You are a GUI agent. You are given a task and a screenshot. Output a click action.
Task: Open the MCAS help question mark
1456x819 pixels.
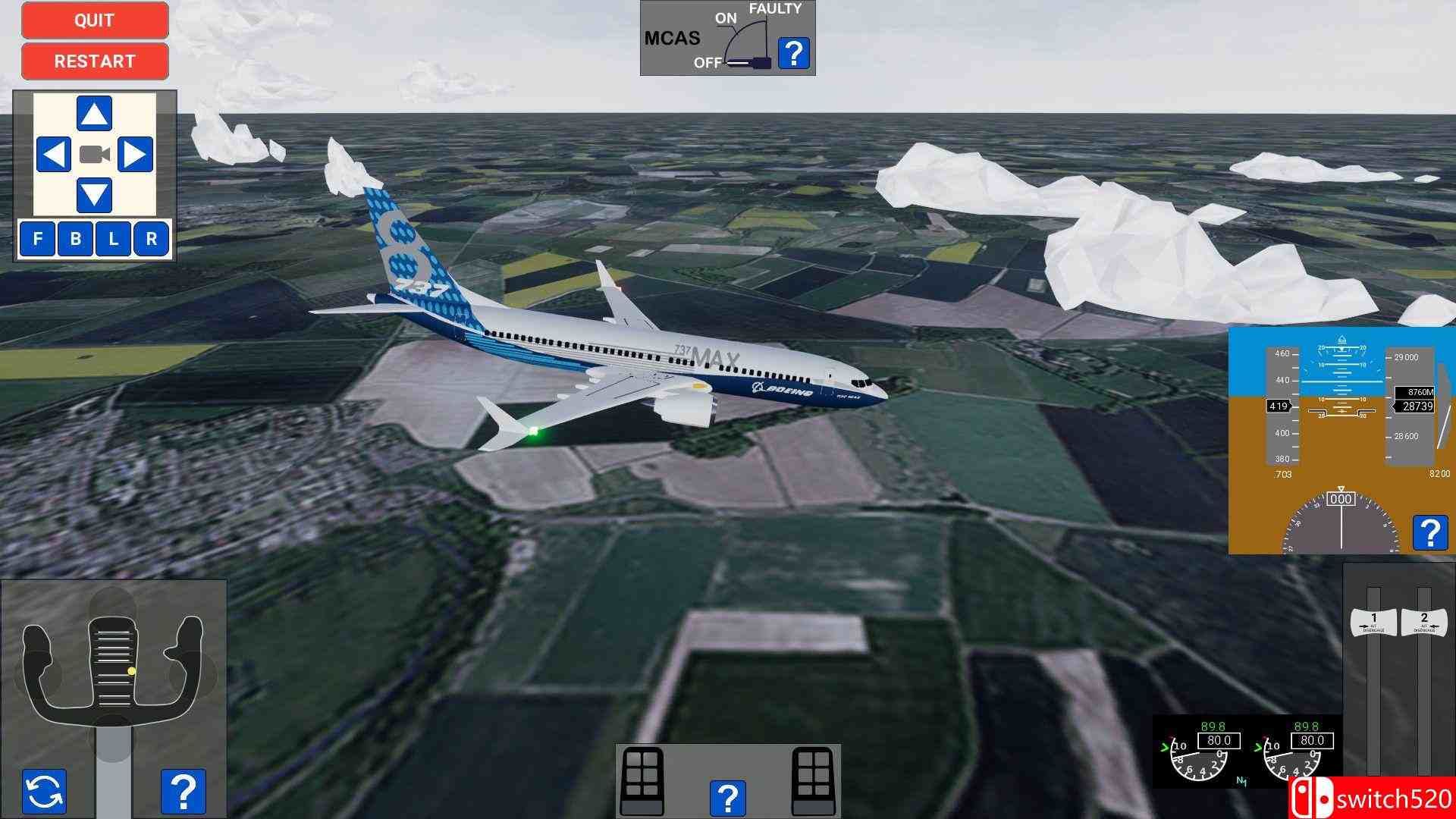click(x=793, y=53)
